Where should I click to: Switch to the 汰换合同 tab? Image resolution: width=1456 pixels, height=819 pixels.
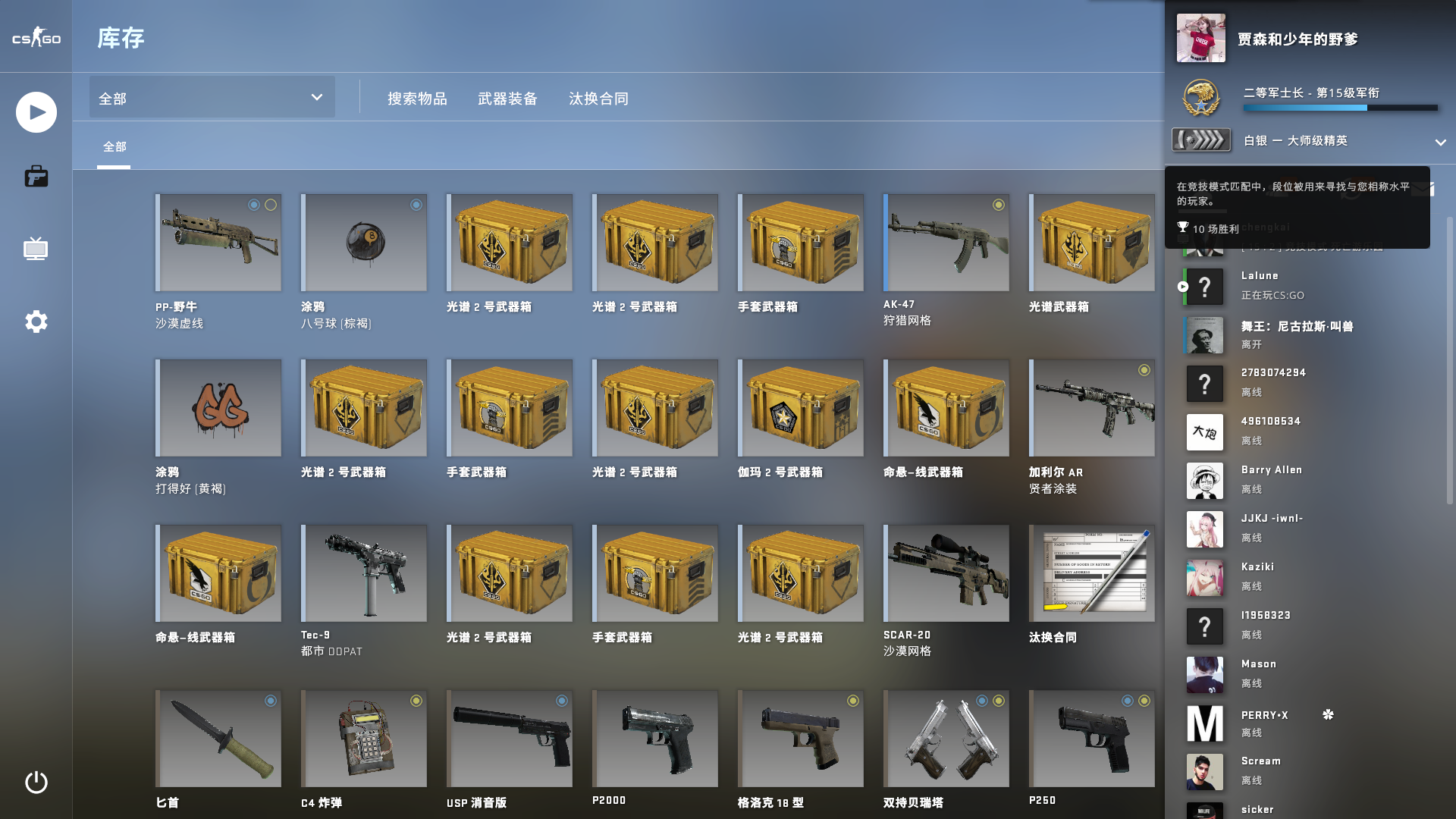click(598, 99)
